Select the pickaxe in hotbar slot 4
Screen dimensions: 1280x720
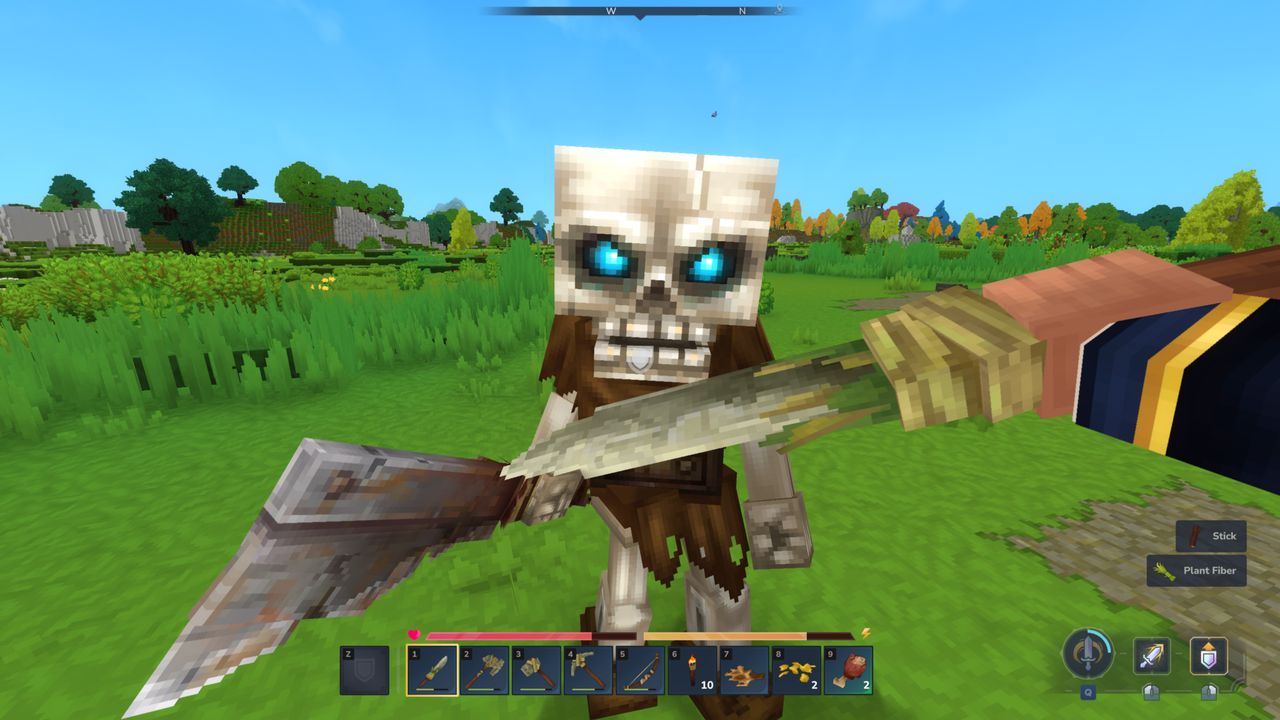588,670
